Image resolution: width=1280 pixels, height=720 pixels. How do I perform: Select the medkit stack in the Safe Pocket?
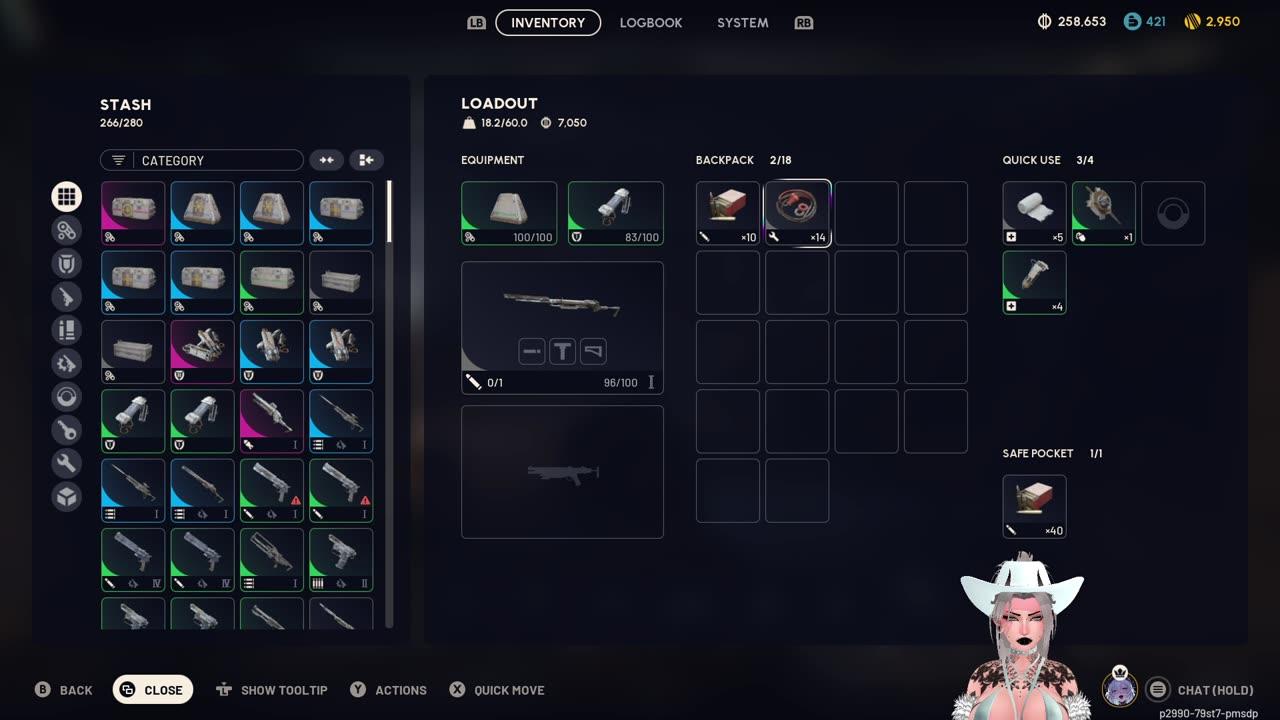pyautogui.click(x=1034, y=506)
